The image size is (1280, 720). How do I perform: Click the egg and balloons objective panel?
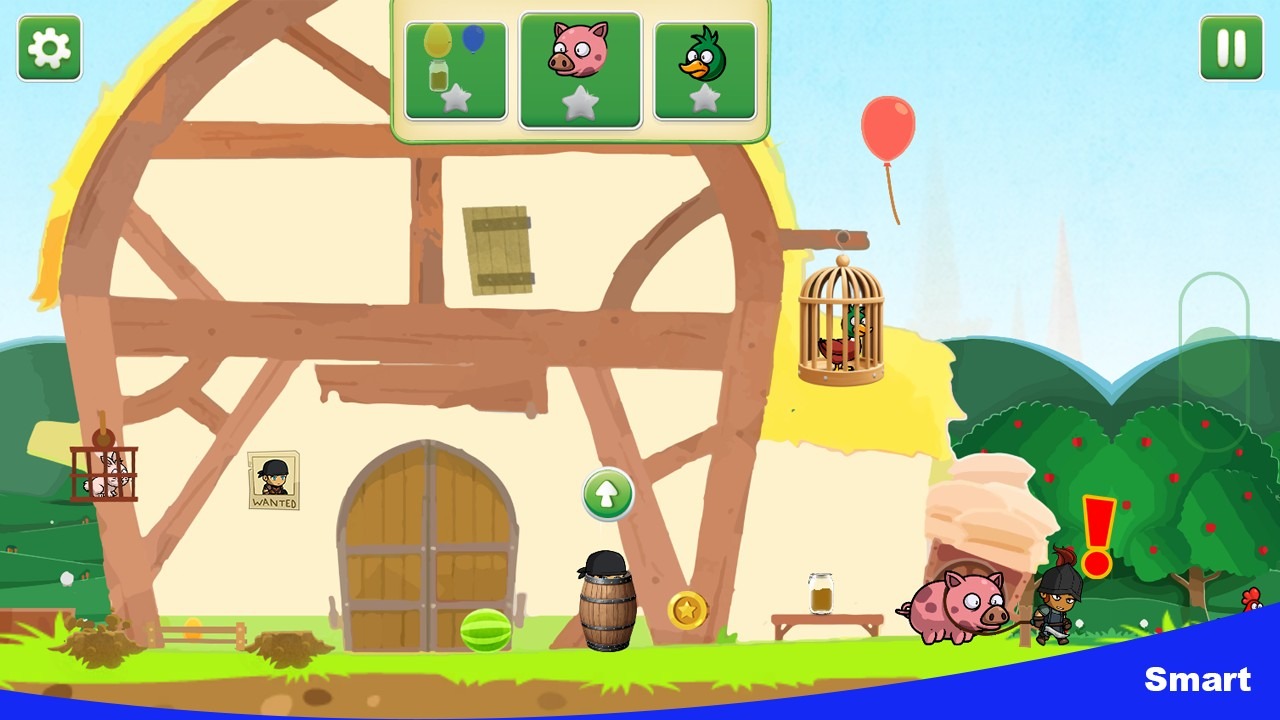(455, 67)
